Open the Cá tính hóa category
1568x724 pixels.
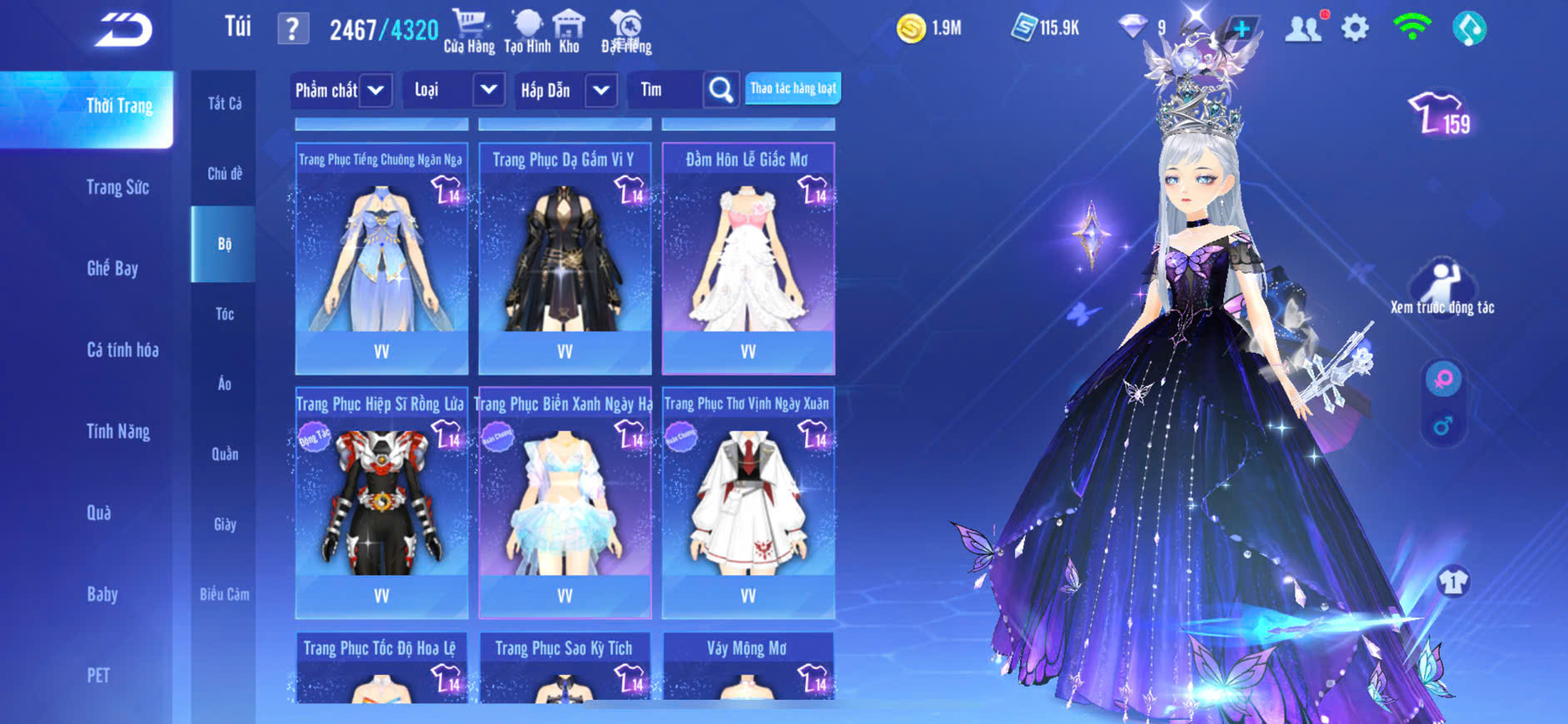[x=122, y=350]
